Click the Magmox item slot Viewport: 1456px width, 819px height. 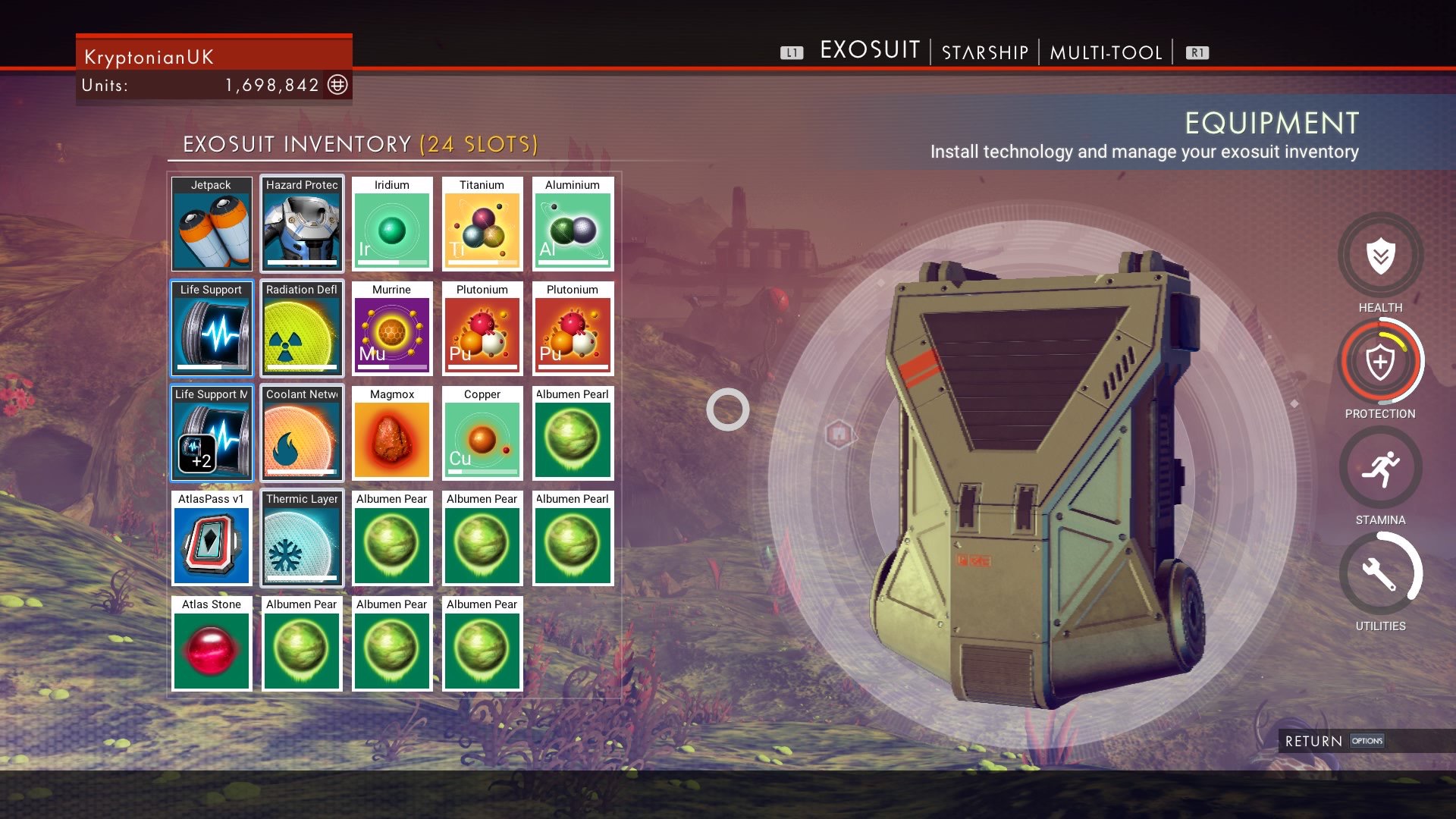click(392, 434)
